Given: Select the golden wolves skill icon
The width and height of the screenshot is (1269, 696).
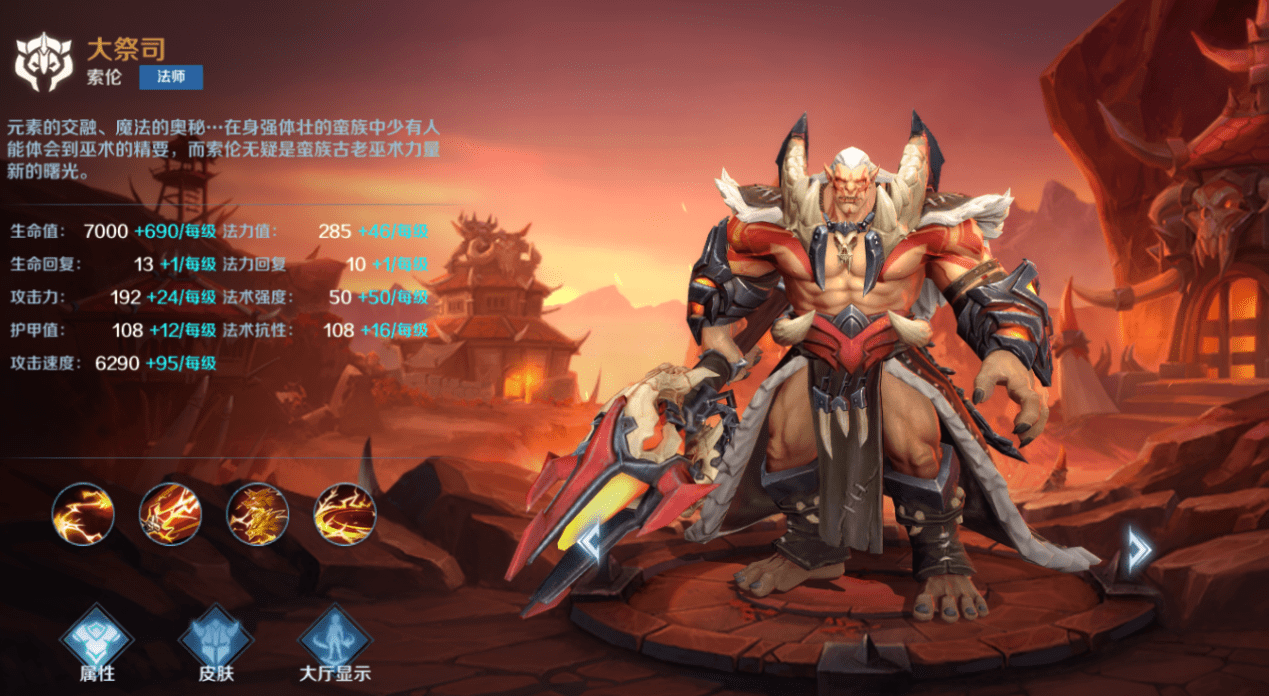Looking at the screenshot, I should 258,514.
